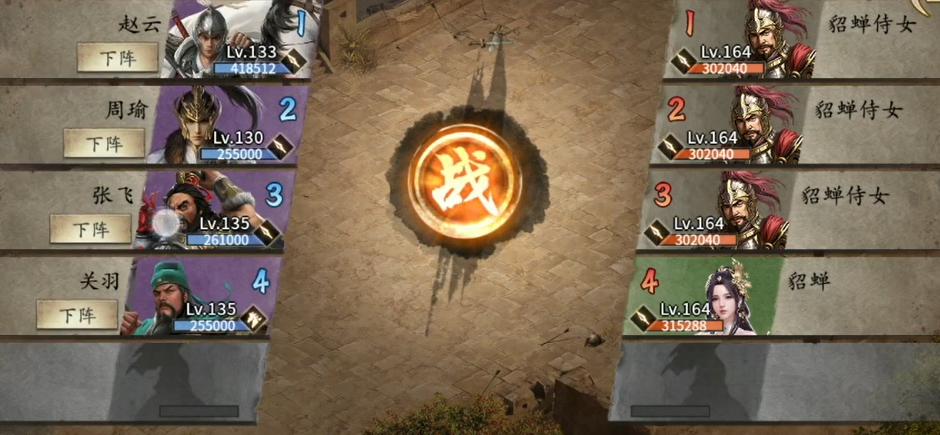This screenshot has width=940, height=435.
Task: Remove 赵云 using his 下阵 button
Action: pos(118,58)
